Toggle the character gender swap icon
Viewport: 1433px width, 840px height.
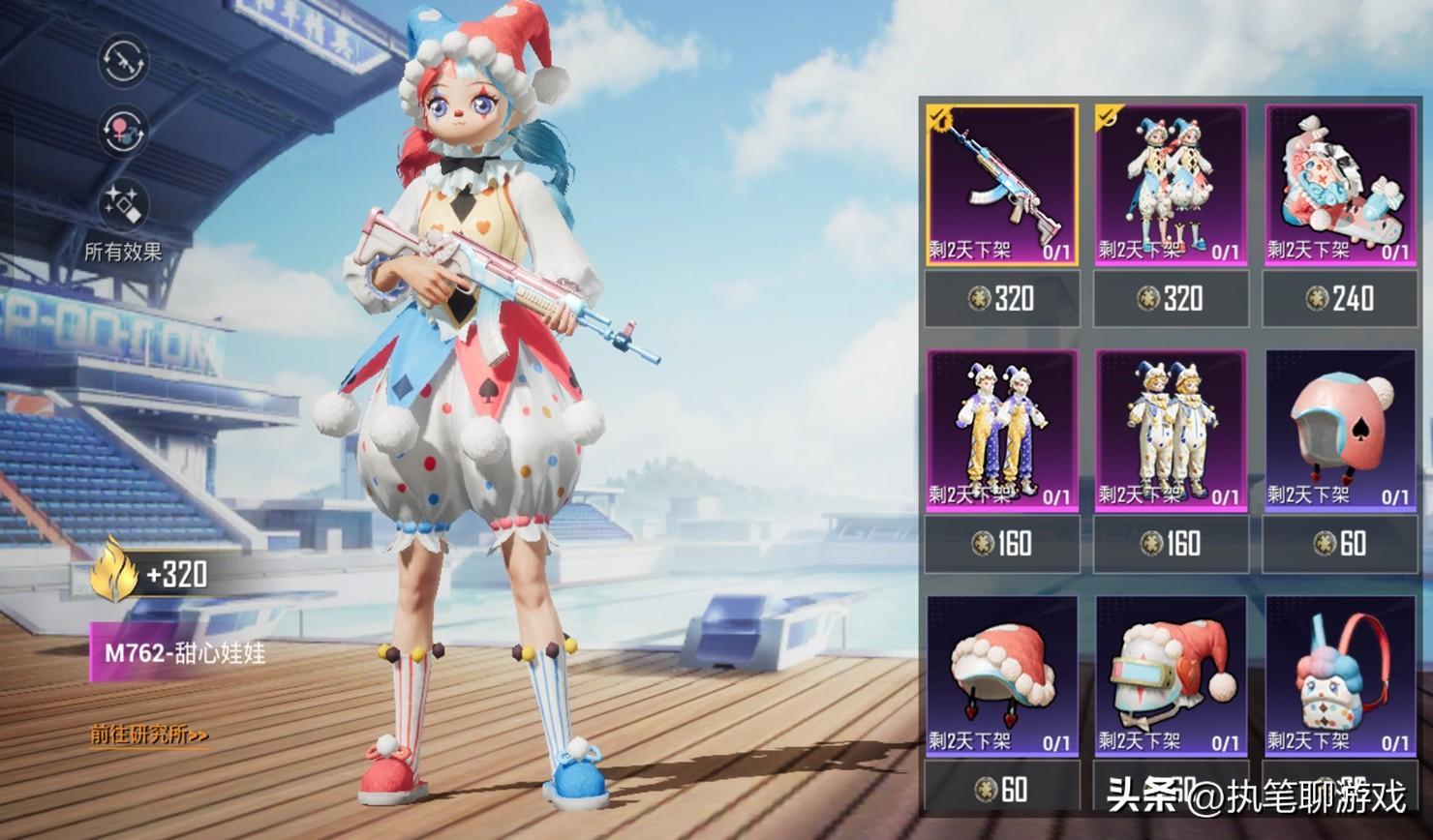(x=123, y=131)
